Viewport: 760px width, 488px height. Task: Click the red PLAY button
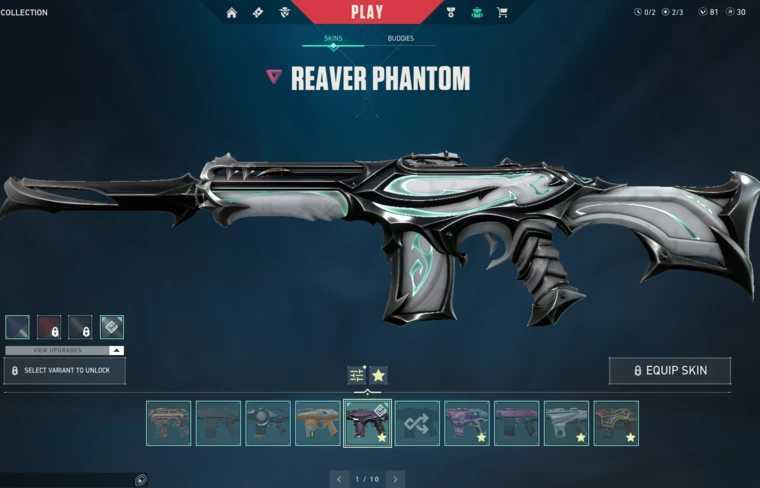[367, 12]
